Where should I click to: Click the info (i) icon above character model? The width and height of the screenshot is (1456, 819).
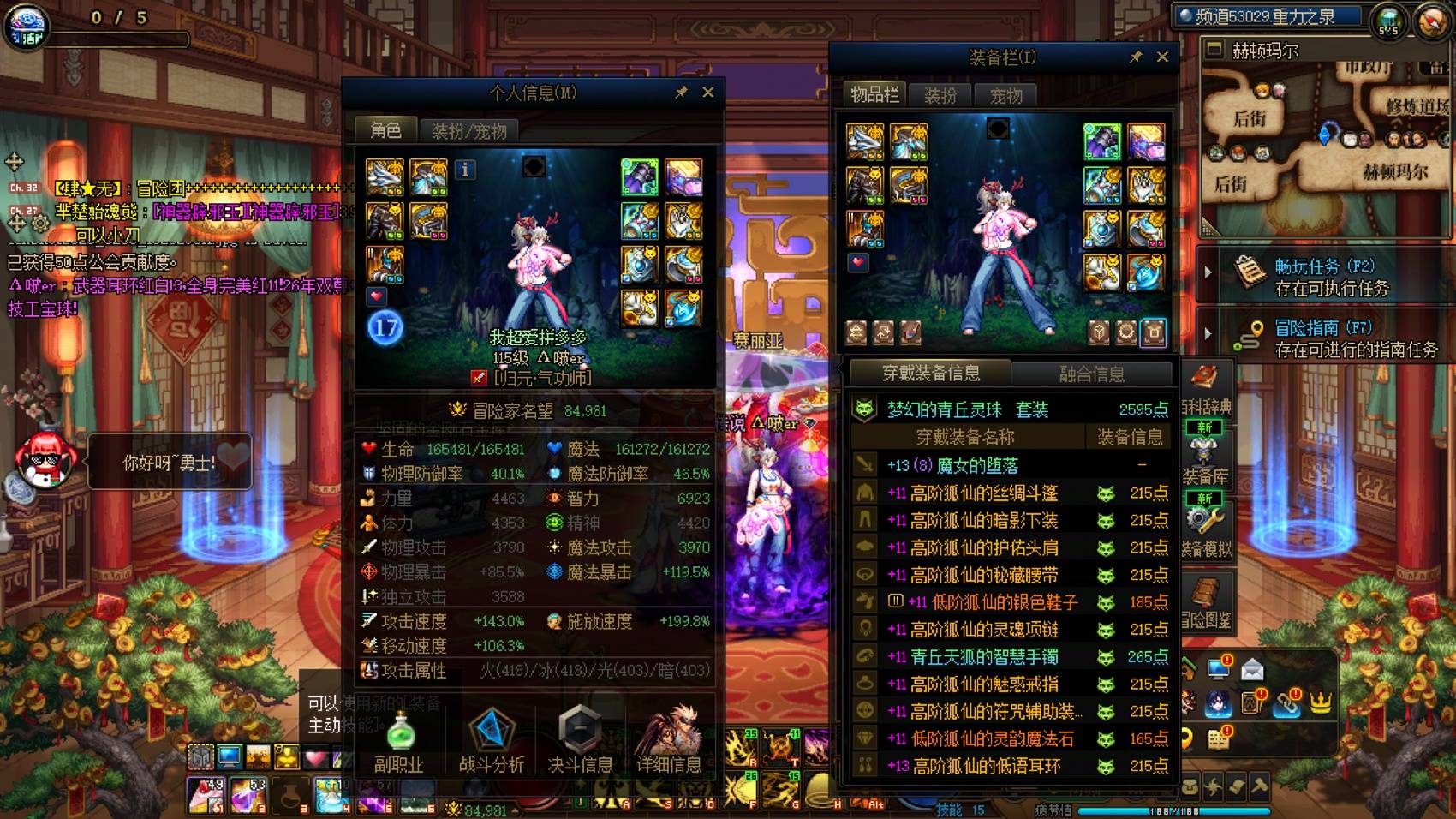pos(465,170)
